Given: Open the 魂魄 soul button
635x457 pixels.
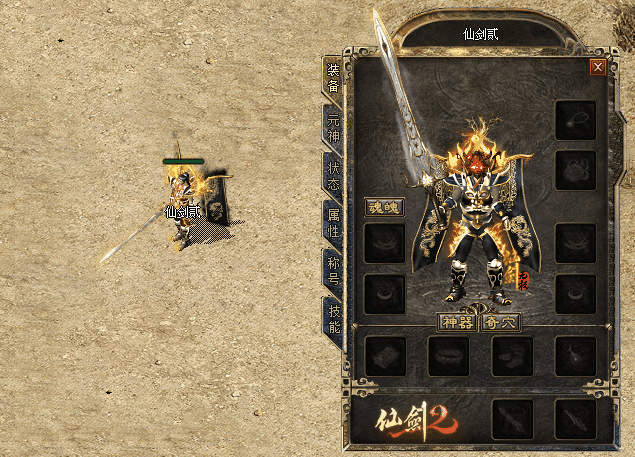Looking at the screenshot, I should coord(382,208).
